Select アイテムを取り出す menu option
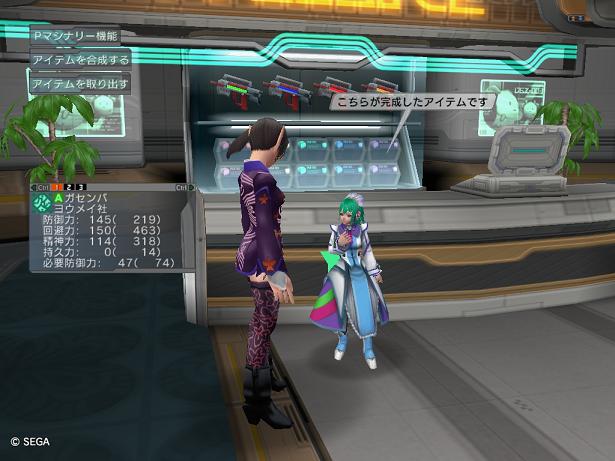This screenshot has height=461, width=615. coord(79,84)
